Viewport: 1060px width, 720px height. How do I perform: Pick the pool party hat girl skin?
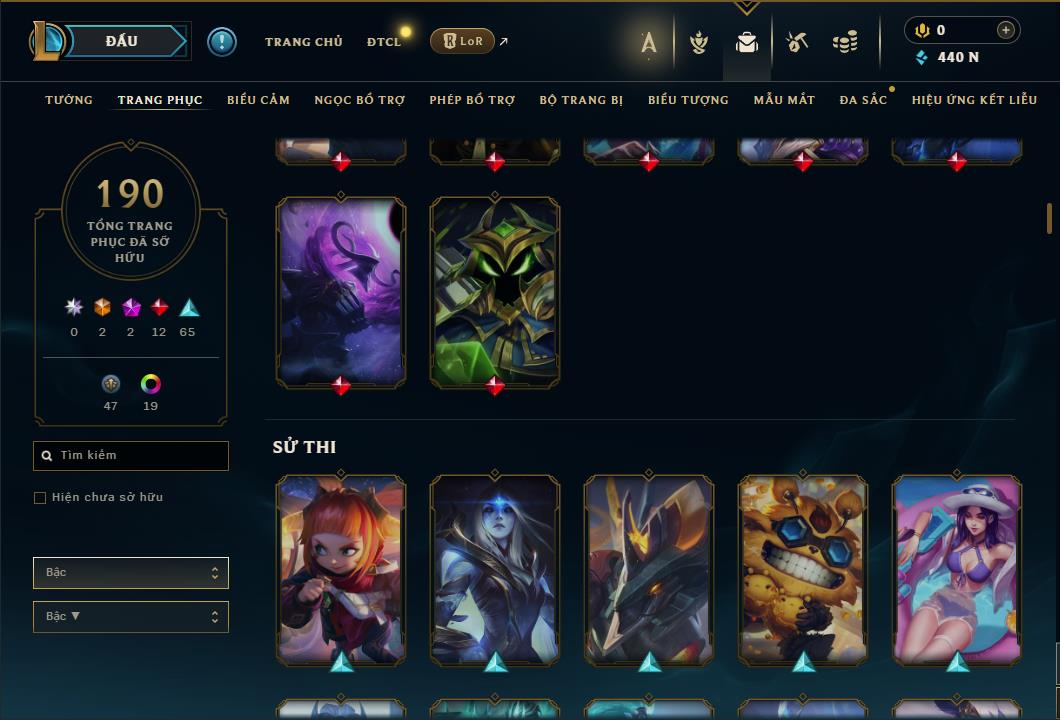957,569
